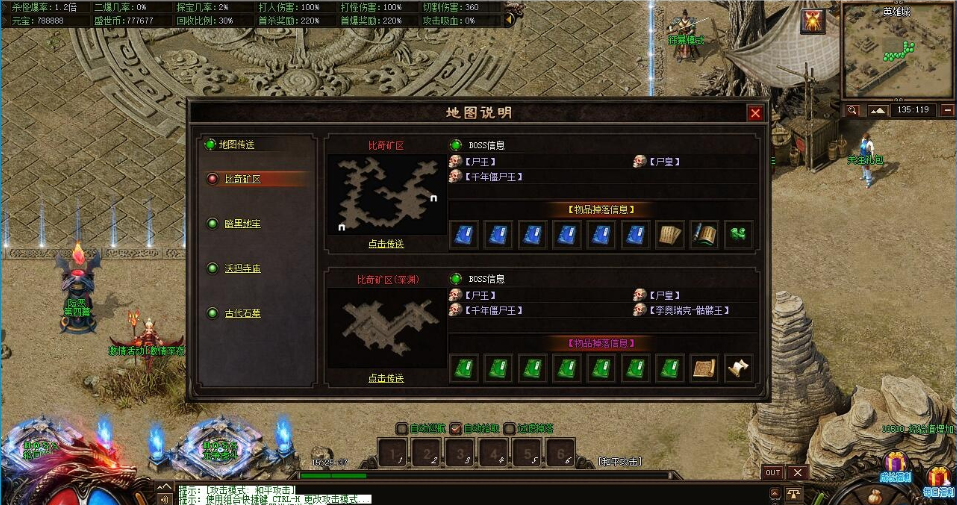The height and width of the screenshot is (505, 957).
Task: Select the quill and book drop item
Action: pos(704,234)
